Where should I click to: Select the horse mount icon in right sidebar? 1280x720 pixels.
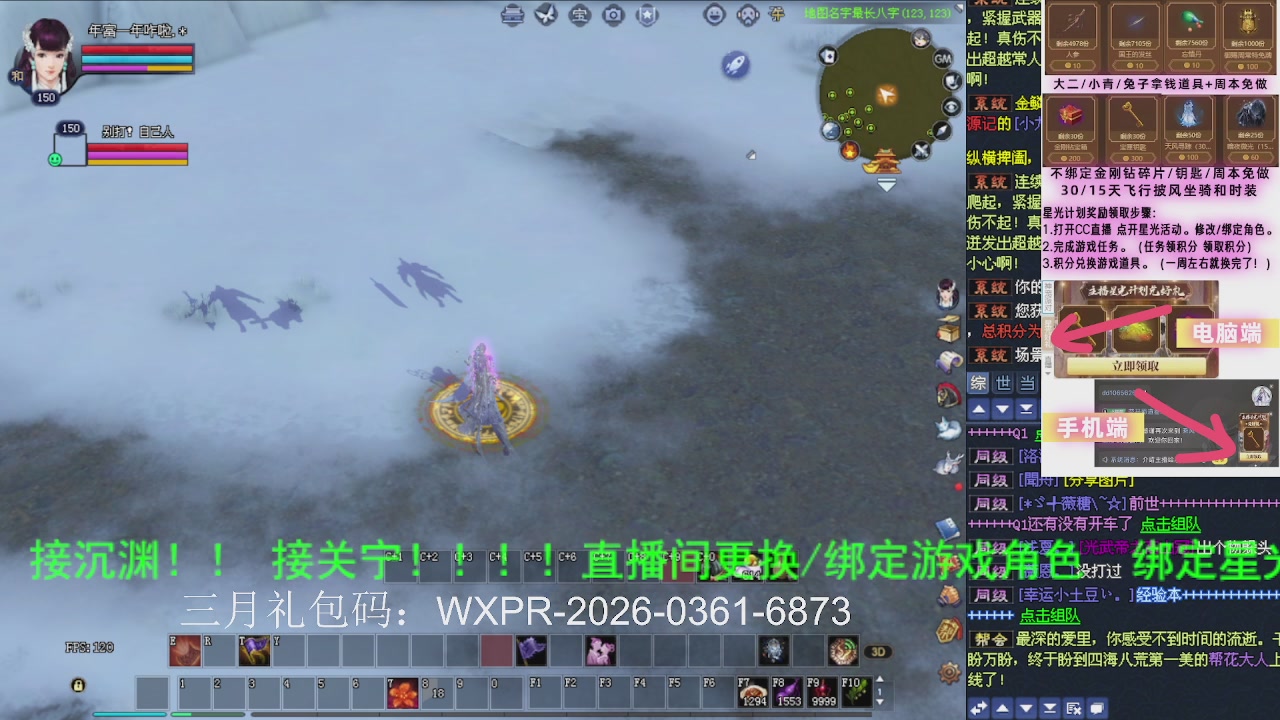(947, 393)
